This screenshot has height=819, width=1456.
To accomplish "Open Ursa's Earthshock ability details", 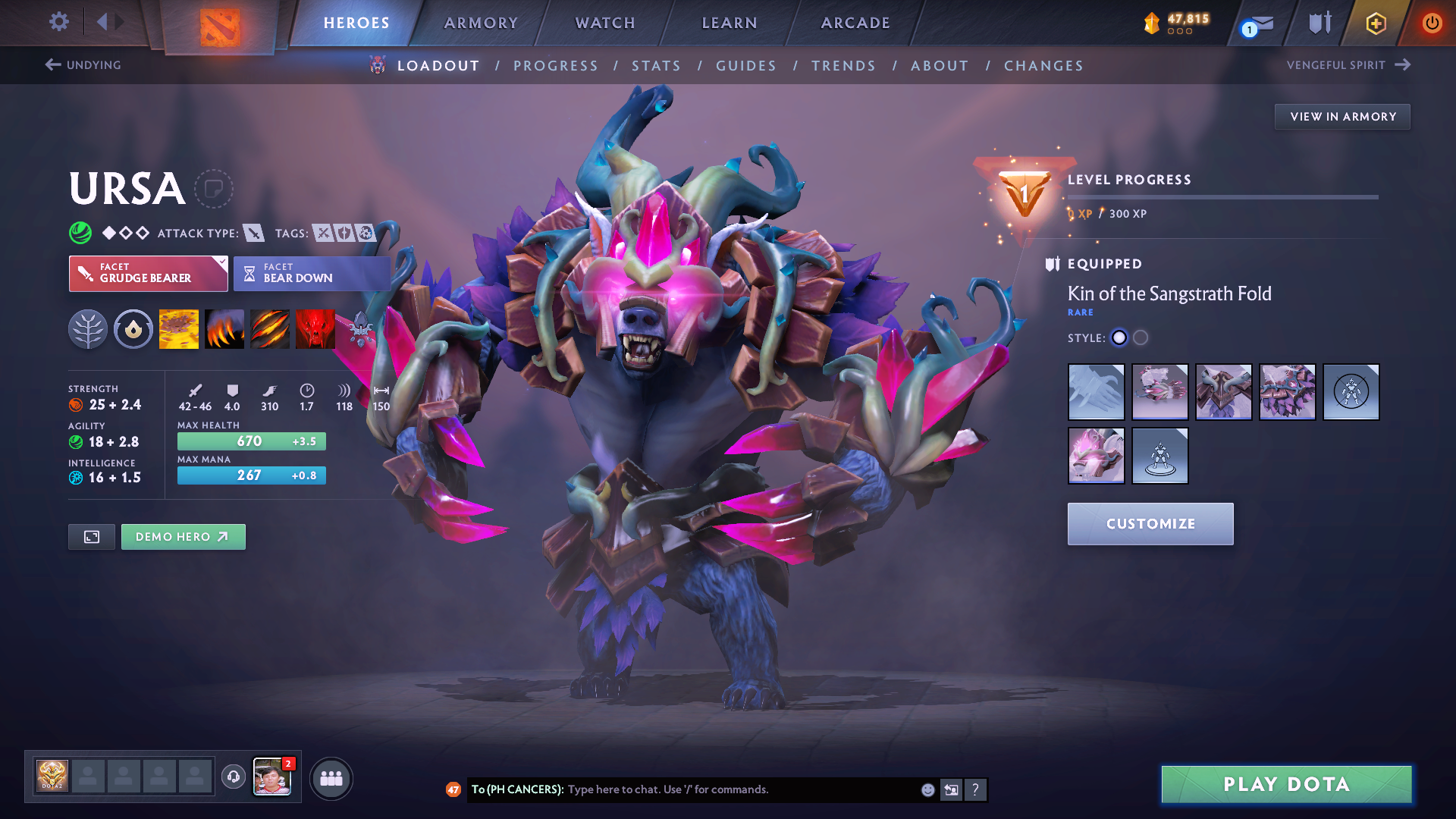I will coord(179,329).
